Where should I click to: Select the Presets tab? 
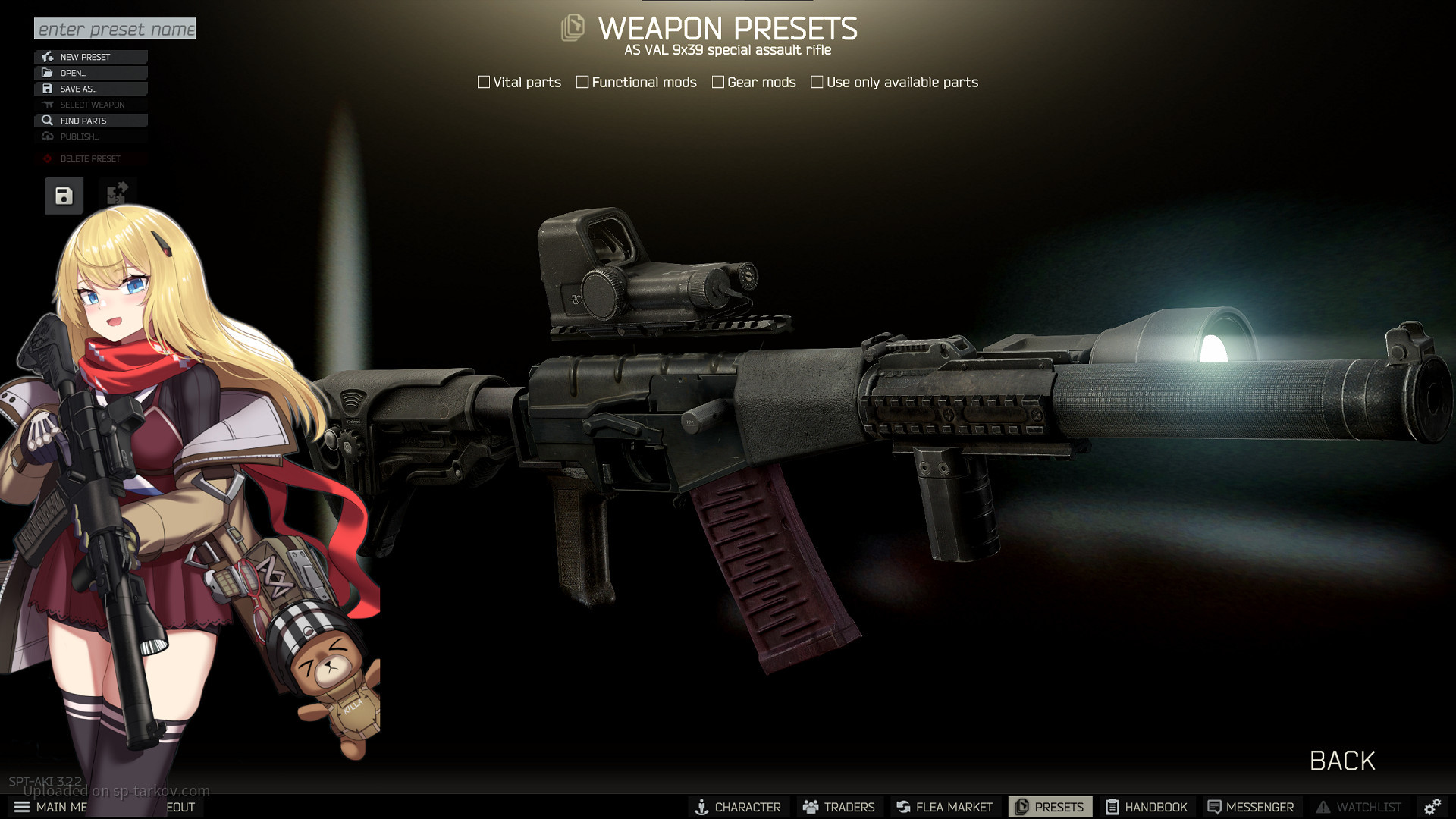(x=1050, y=807)
